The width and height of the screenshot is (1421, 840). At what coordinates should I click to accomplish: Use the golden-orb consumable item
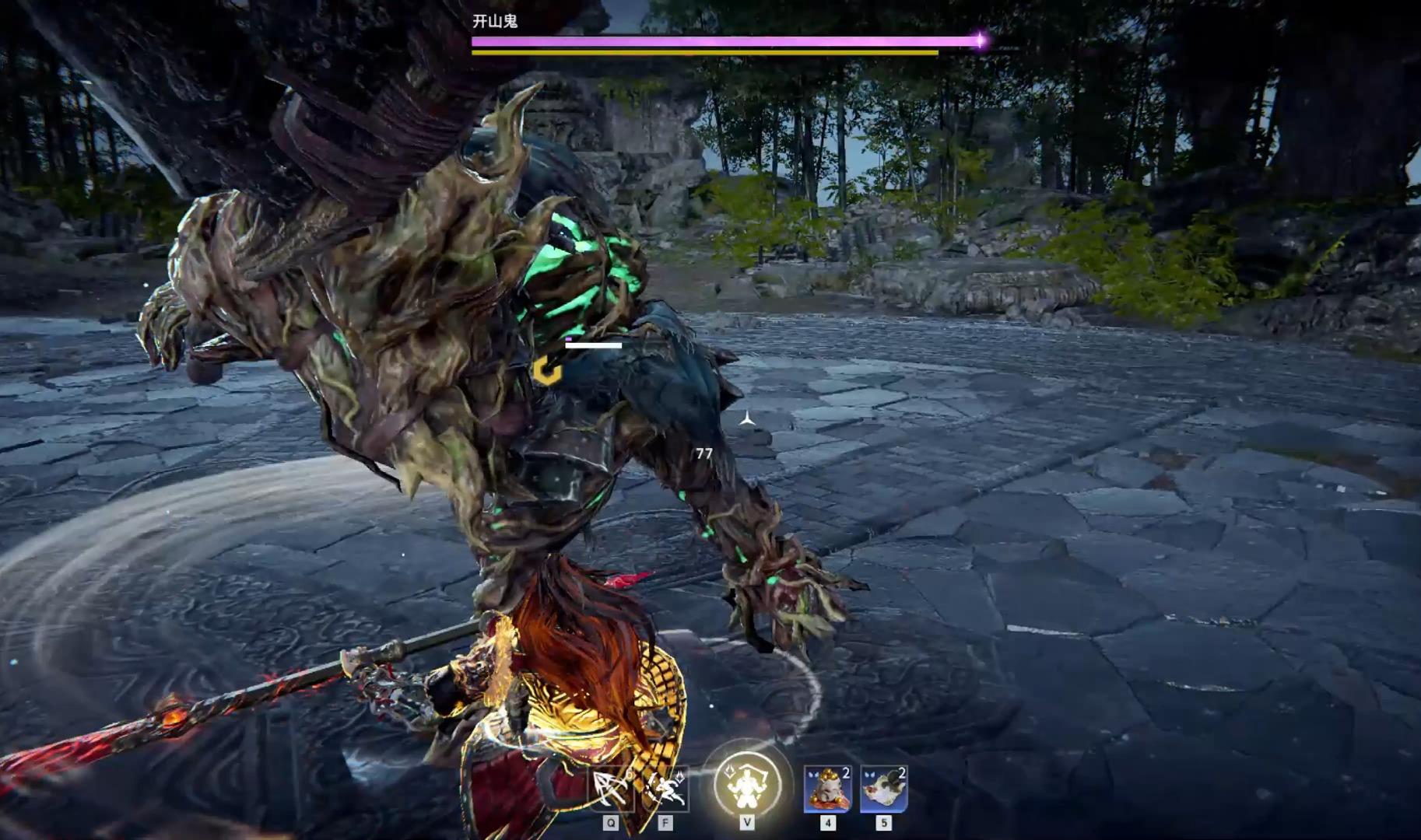click(827, 789)
